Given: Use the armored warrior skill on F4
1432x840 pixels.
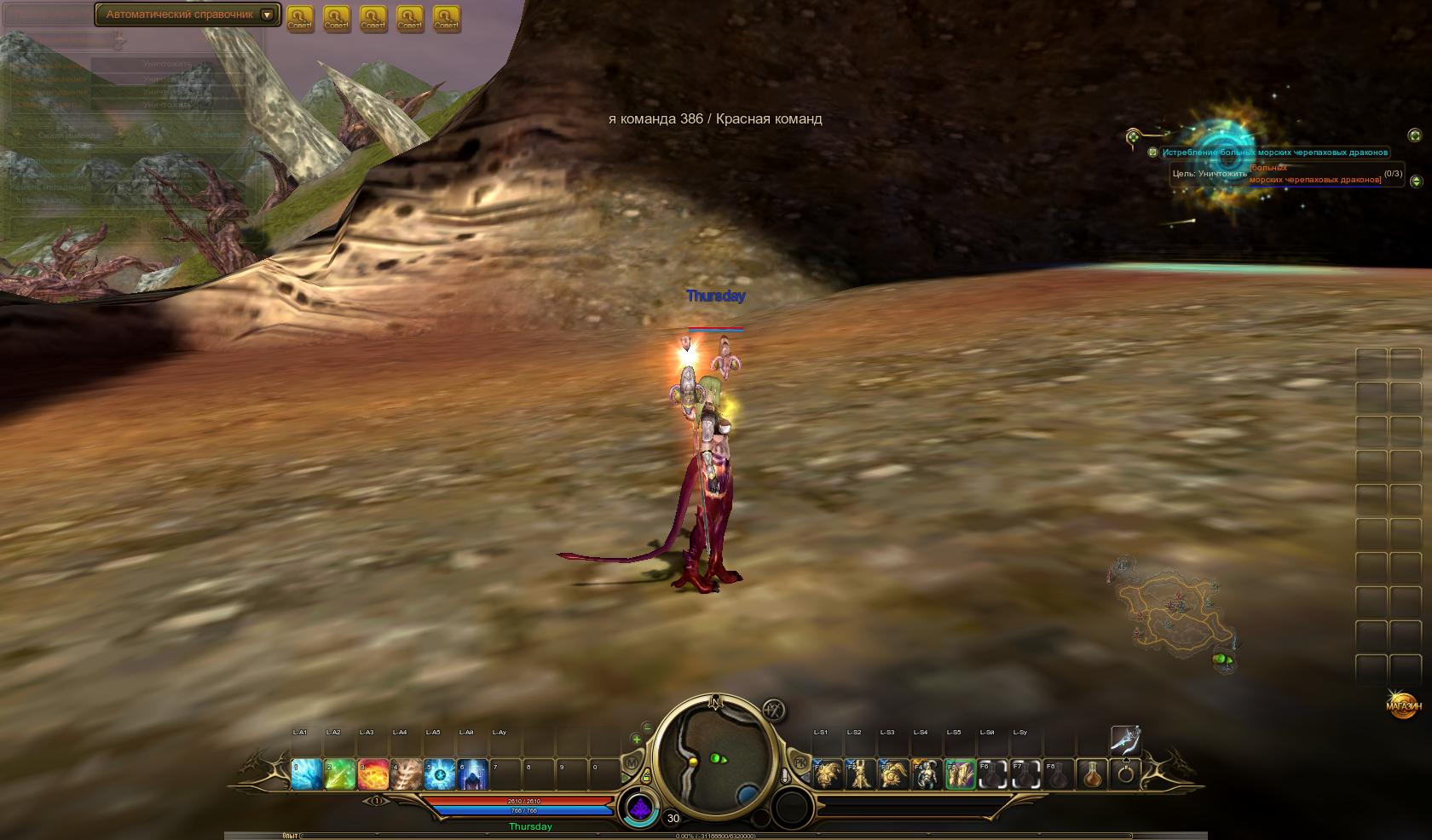Looking at the screenshot, I should [927, 774].
